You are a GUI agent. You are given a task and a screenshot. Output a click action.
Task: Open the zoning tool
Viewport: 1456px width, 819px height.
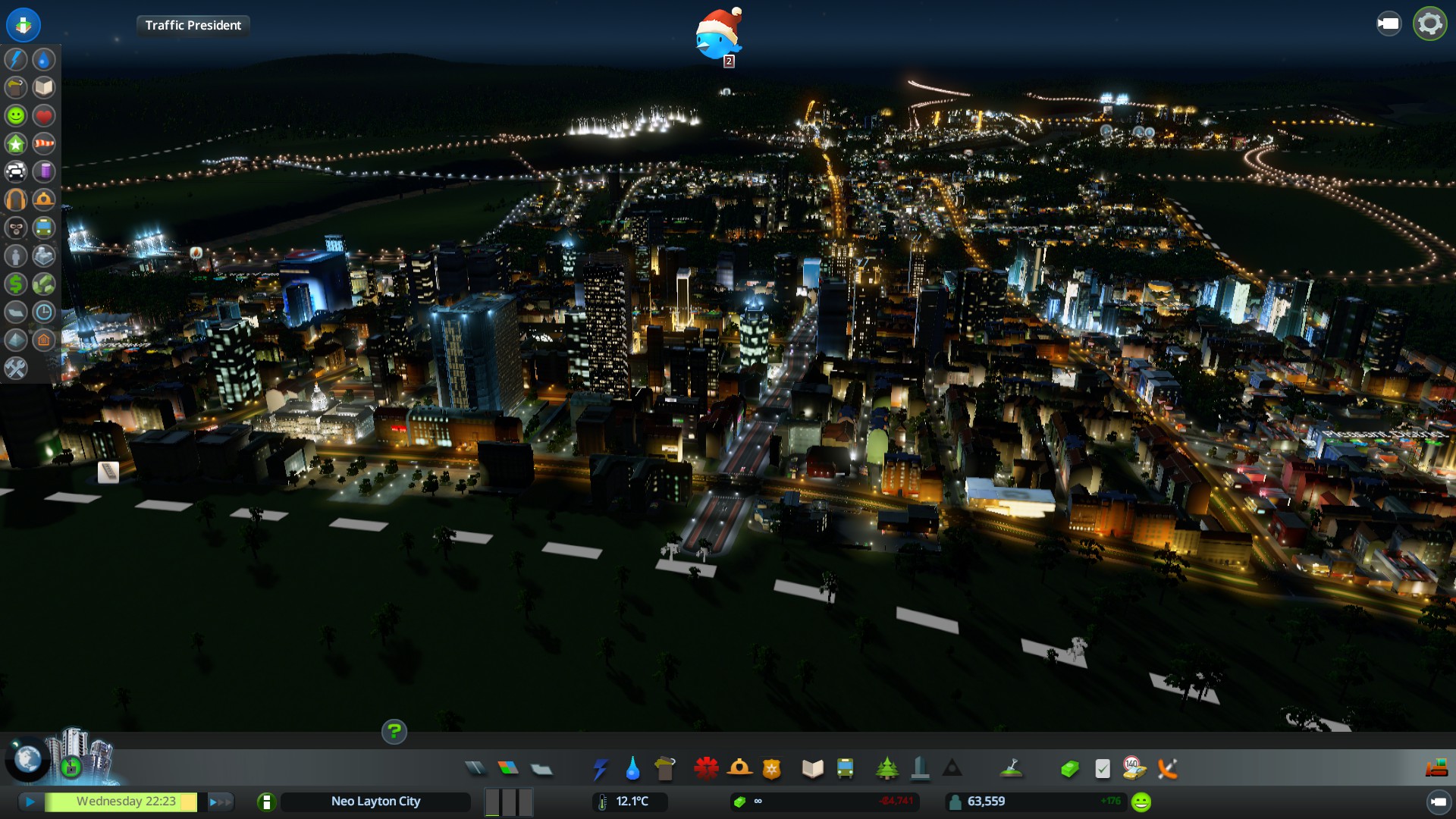point(508,769)
